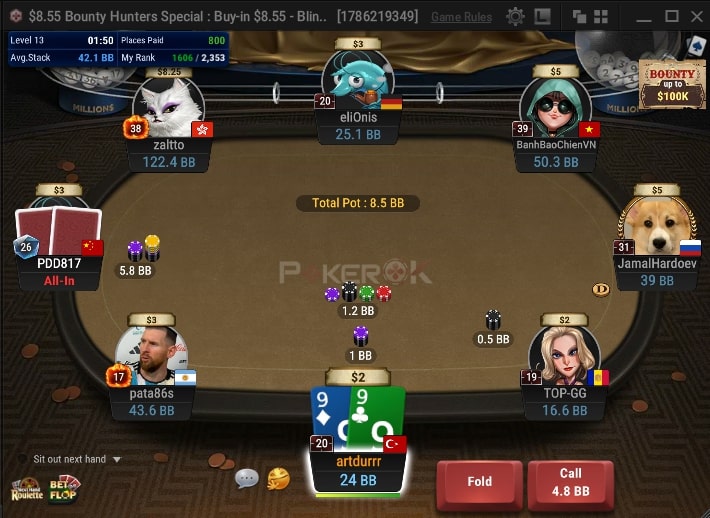
Task: Open table settings gear
Action: click(515, 17)
